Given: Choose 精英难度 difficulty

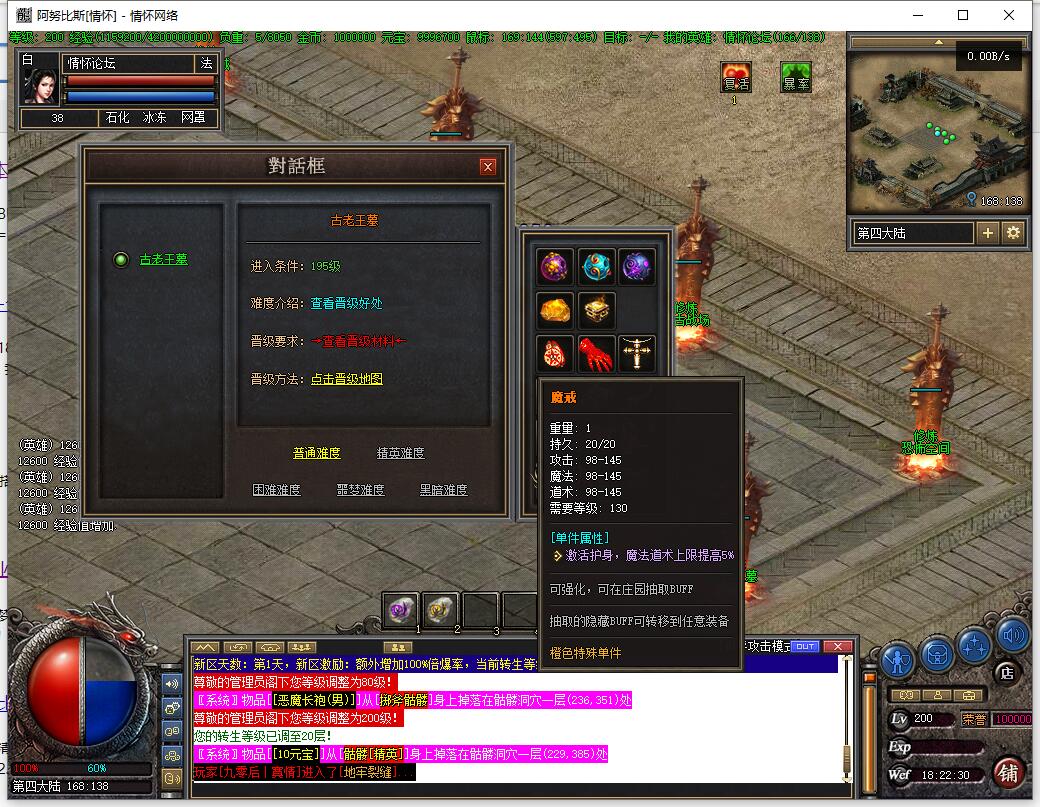Looking at the screenshot, I should 400,453.
